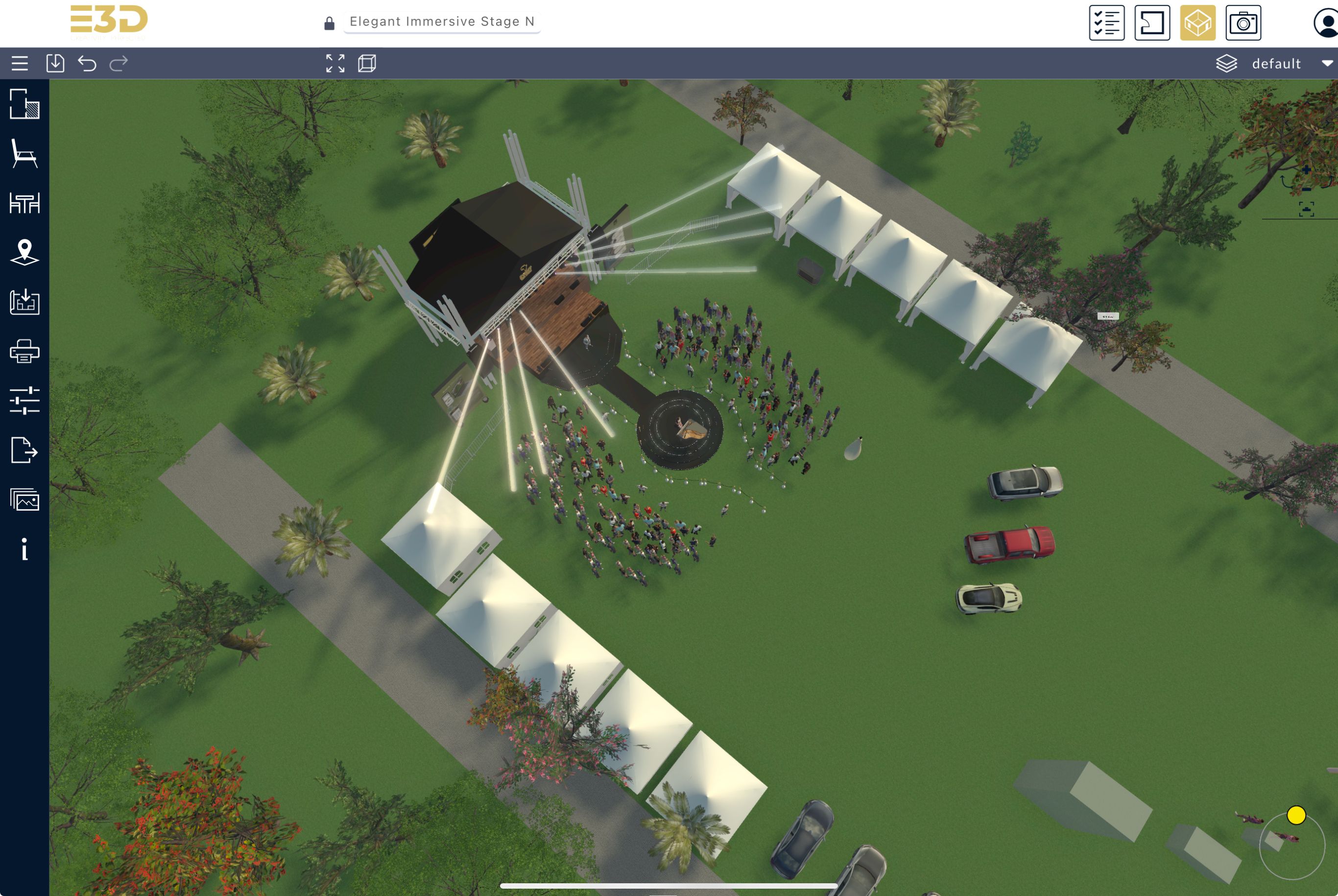
Task: Save the project with the download icon
Action: 55,64
